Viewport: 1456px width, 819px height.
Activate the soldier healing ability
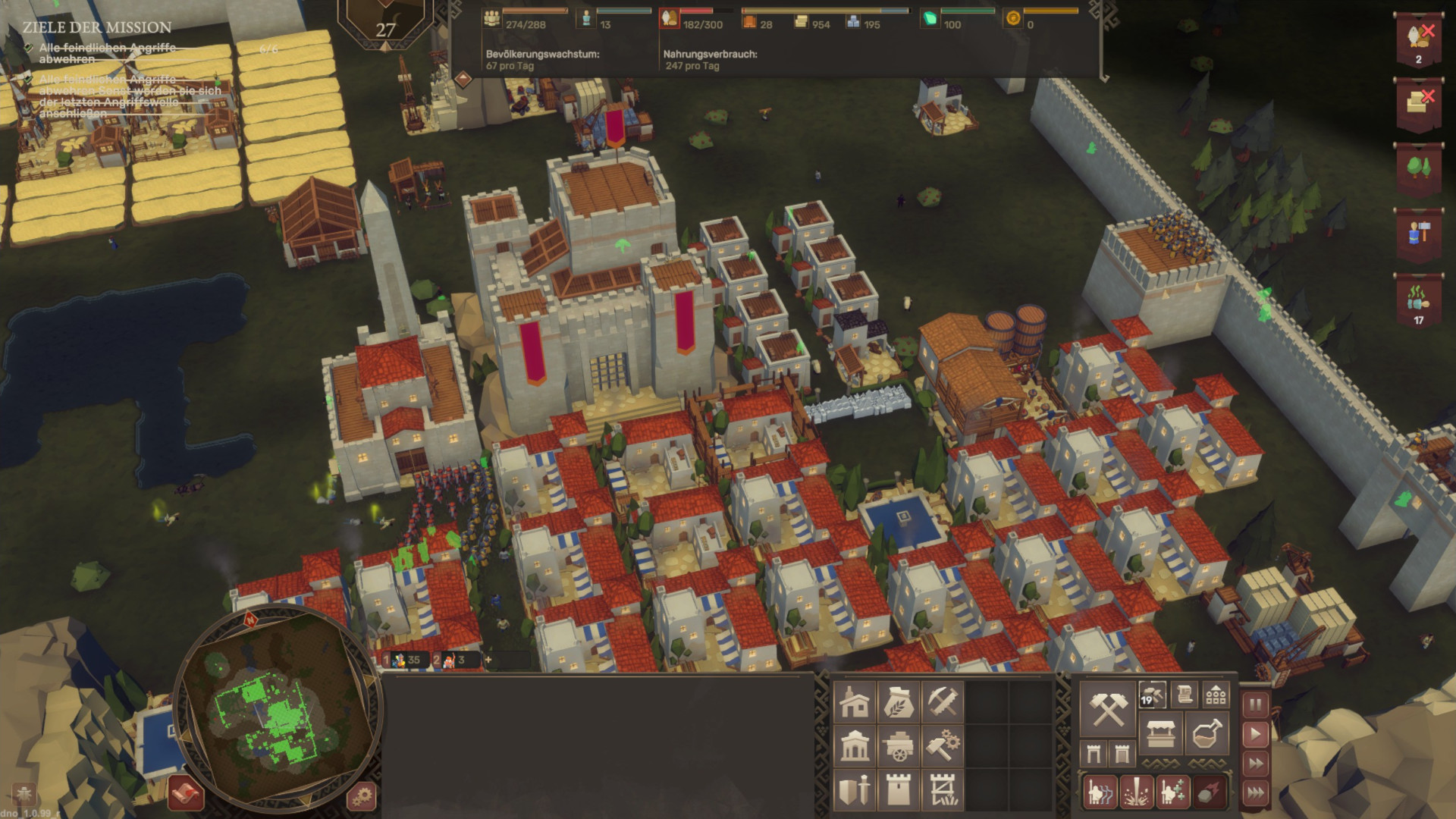pyautogui.click(x=1172, y=792)
